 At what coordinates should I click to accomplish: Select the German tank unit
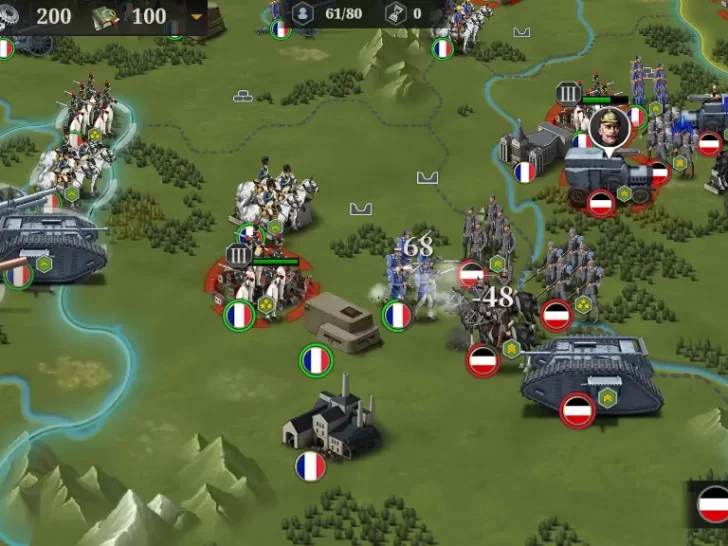[x=591, y=376]
